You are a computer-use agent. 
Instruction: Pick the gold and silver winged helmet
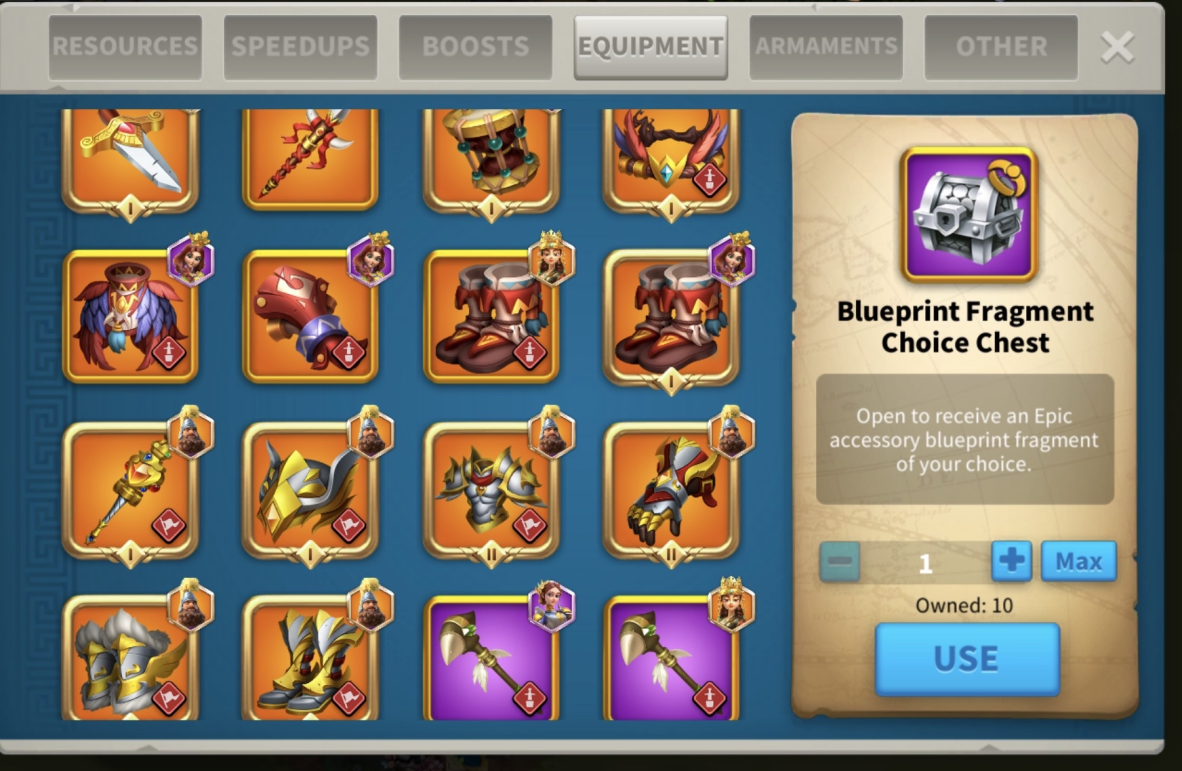tap(310, 490)
